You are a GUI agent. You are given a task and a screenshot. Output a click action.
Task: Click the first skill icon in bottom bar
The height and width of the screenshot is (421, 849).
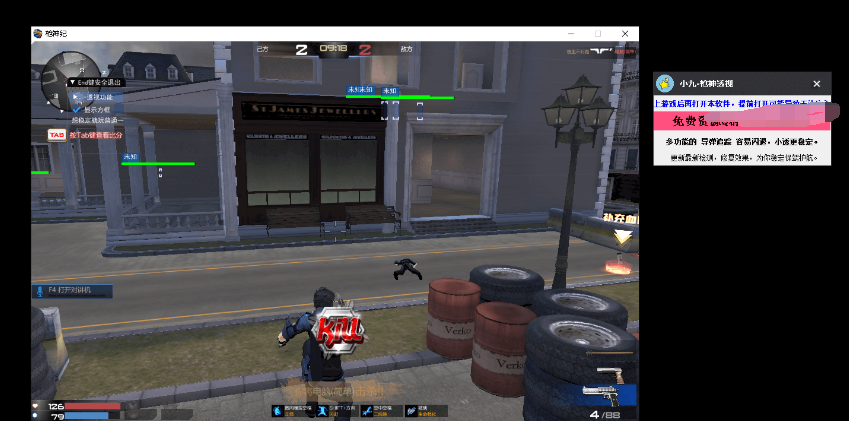(279, 409)
